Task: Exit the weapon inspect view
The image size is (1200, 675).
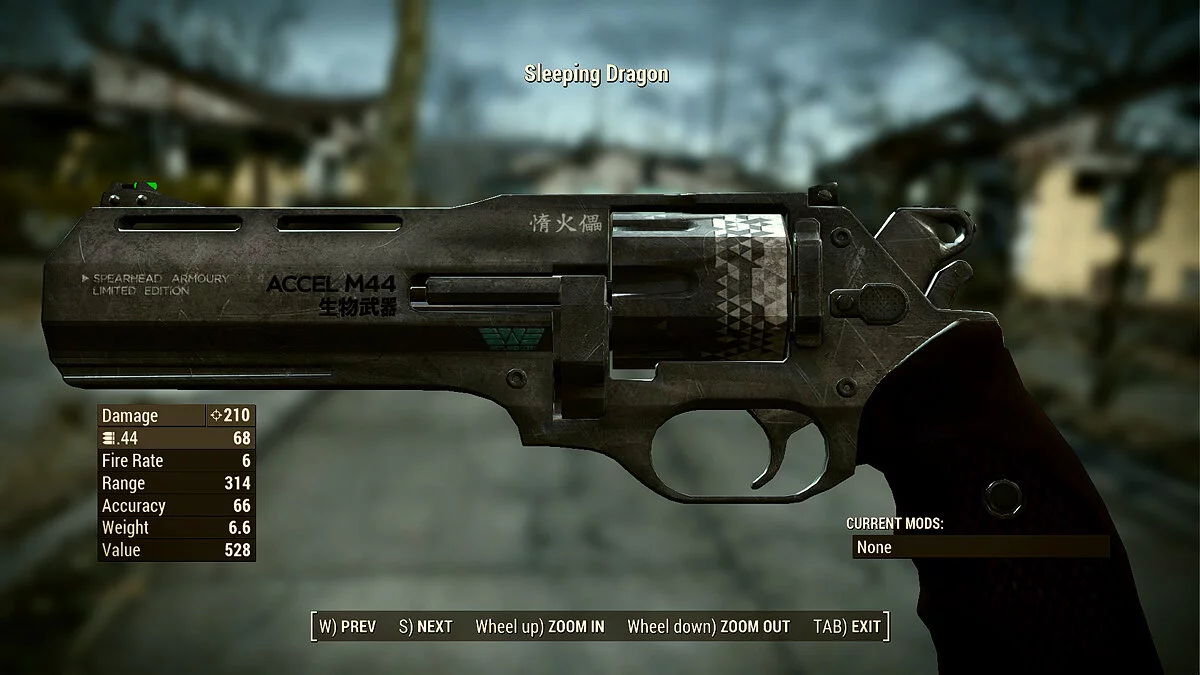Action: point(847,627)
